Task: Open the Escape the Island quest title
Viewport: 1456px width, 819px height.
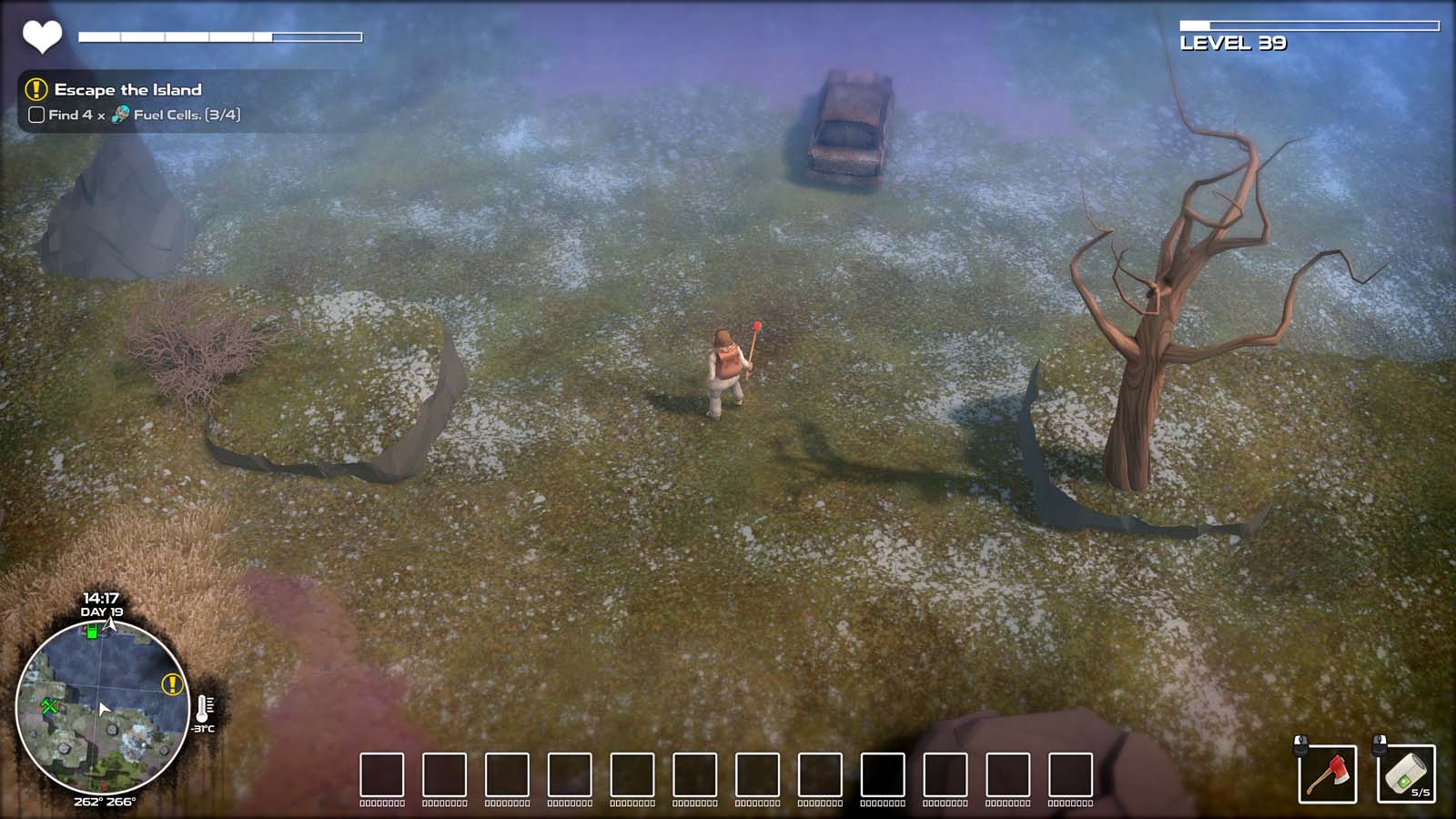Action: coord(127,91)
